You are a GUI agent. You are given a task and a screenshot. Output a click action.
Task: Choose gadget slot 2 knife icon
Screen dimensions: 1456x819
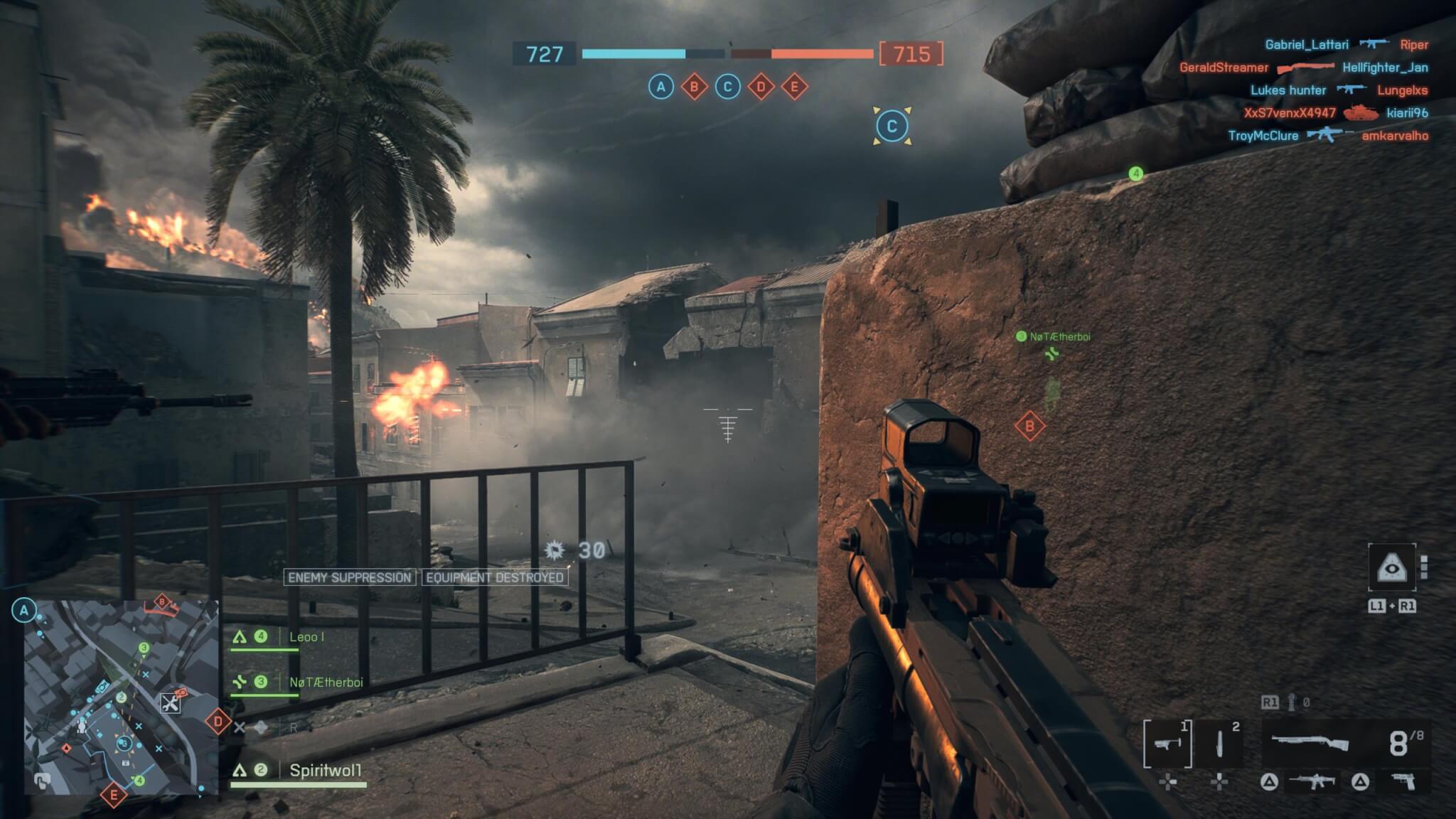(x=1220, y=744)
